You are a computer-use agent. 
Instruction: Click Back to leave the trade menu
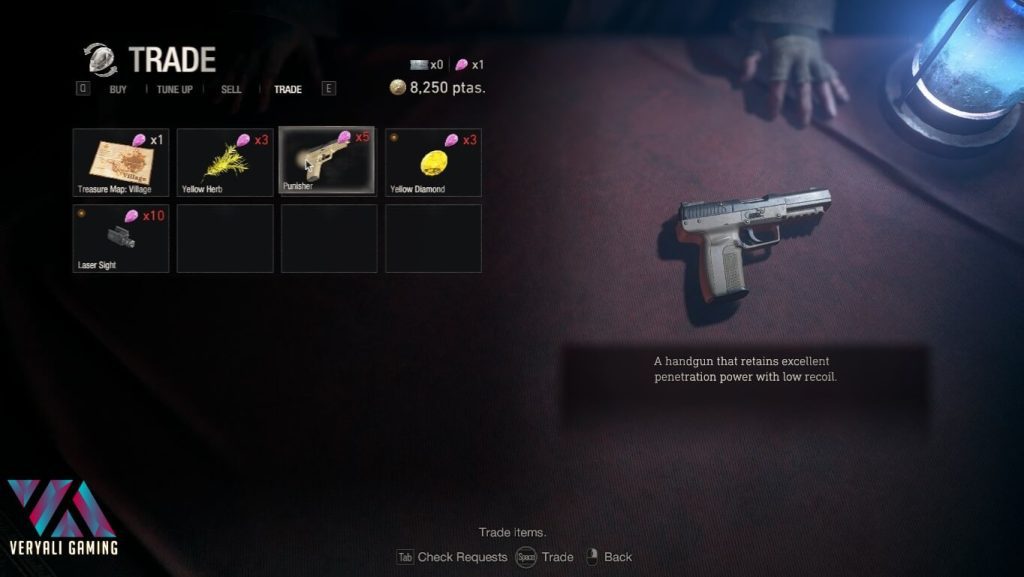coord(617,557)
